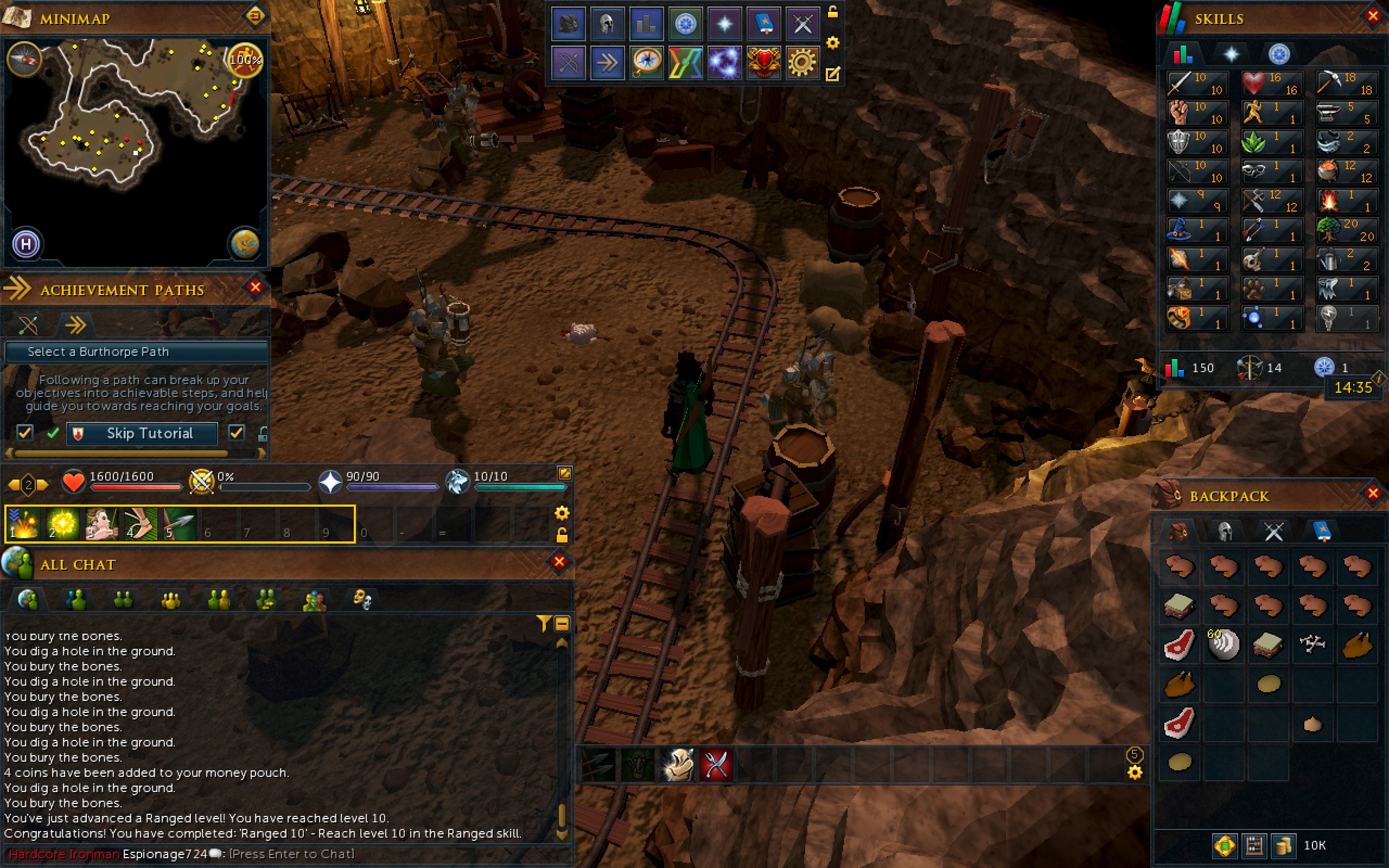This screenshot has width=1389, height=868.
Task: Switch to the worn equipment backpack tab
Action: click(1225, 531)
